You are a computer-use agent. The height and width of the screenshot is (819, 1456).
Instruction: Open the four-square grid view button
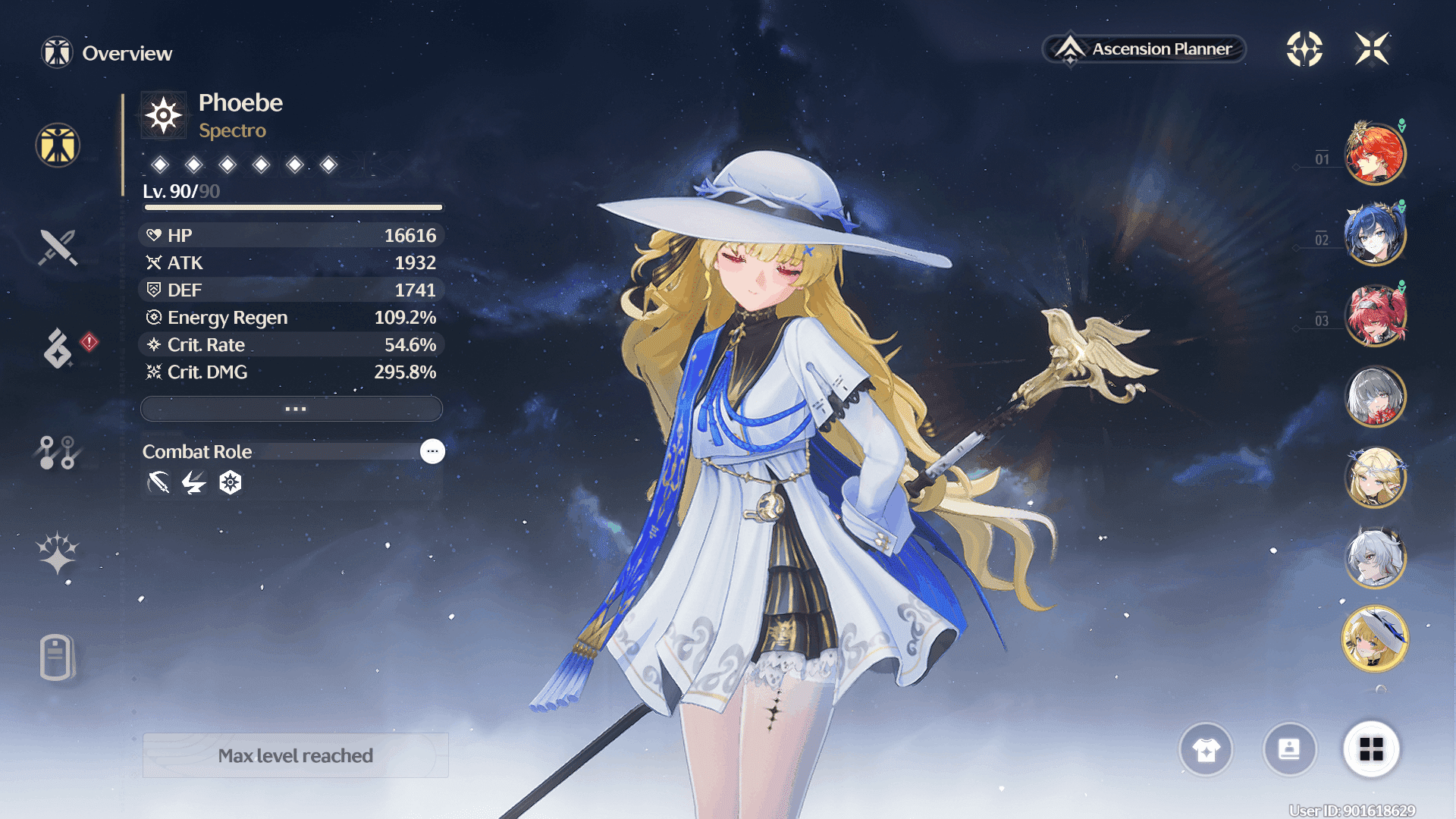[x=1371, y=750]
